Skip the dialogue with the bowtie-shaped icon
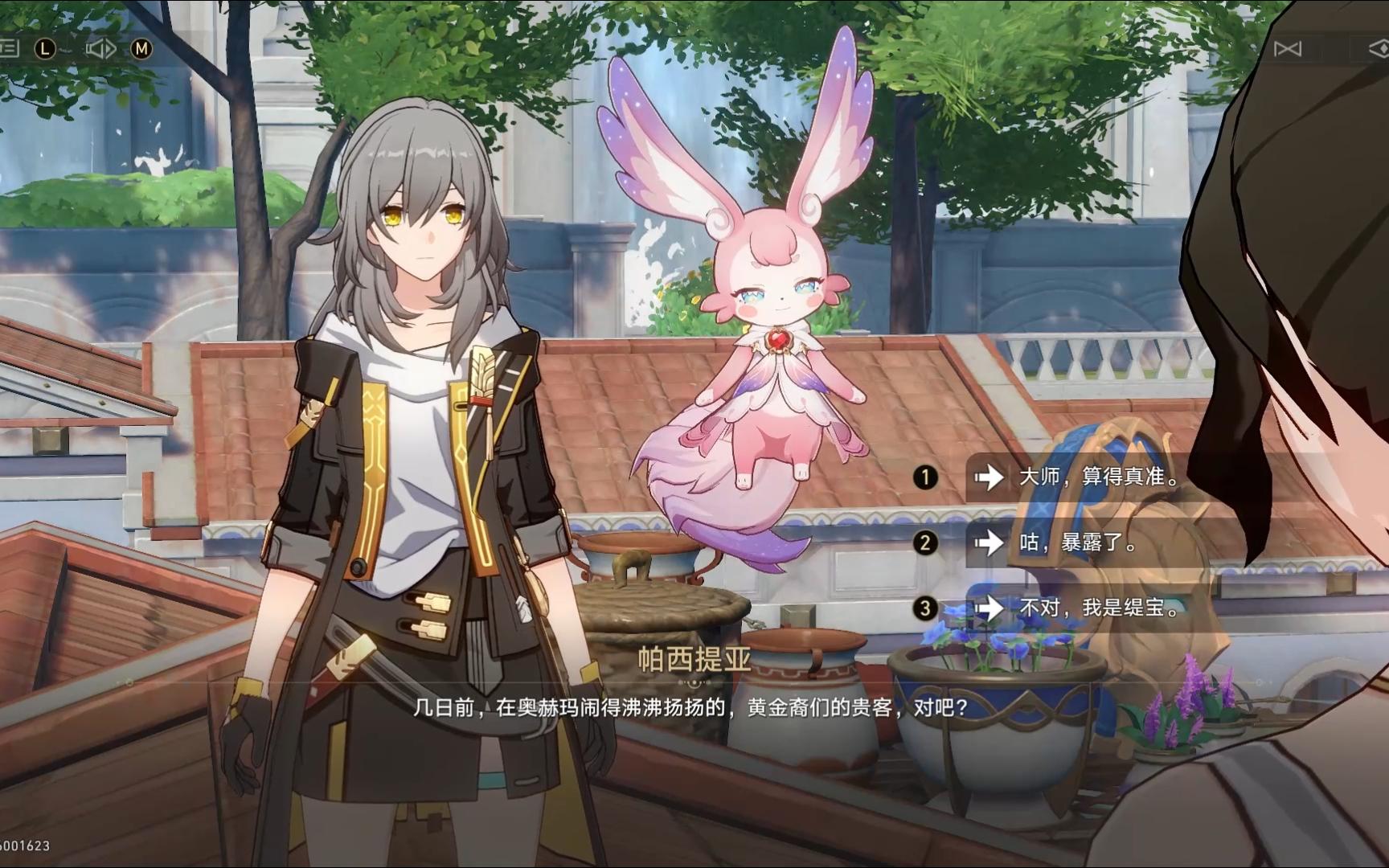The width and height of the screenshot is (1389, 868). tap(1287, 49)
